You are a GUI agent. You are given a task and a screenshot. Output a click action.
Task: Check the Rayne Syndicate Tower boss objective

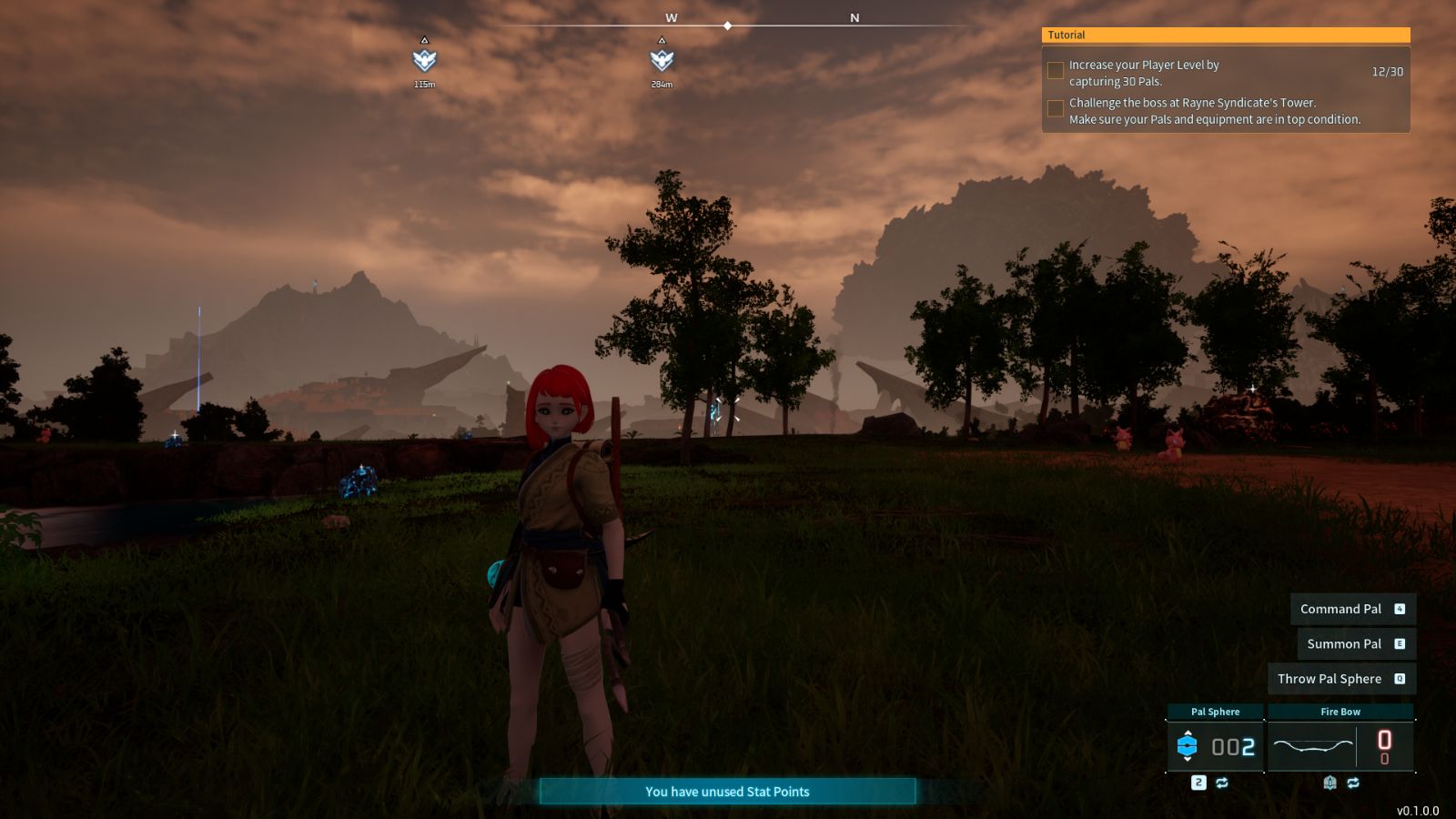click(1056, 108)
